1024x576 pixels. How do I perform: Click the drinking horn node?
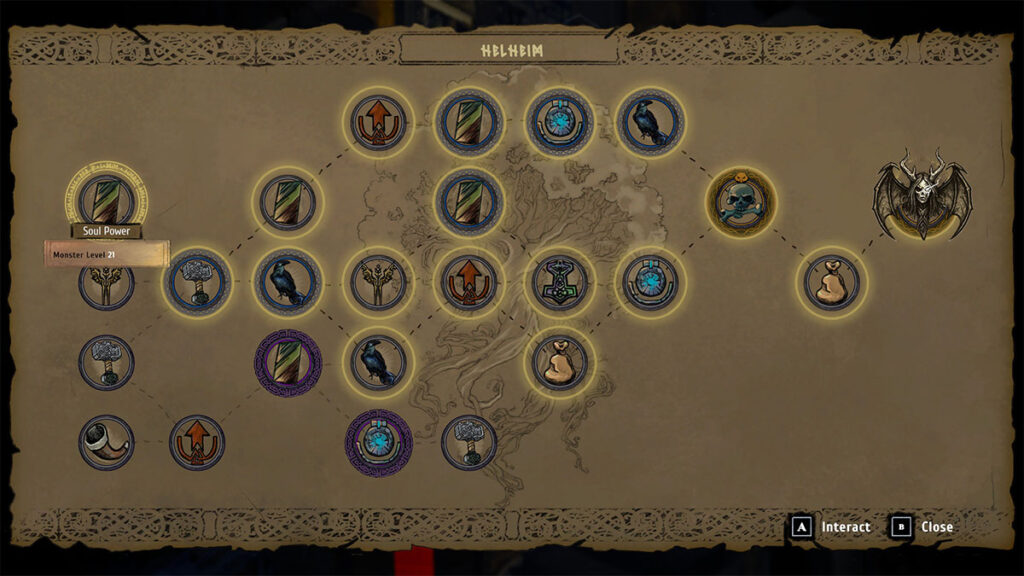(106, 442)
